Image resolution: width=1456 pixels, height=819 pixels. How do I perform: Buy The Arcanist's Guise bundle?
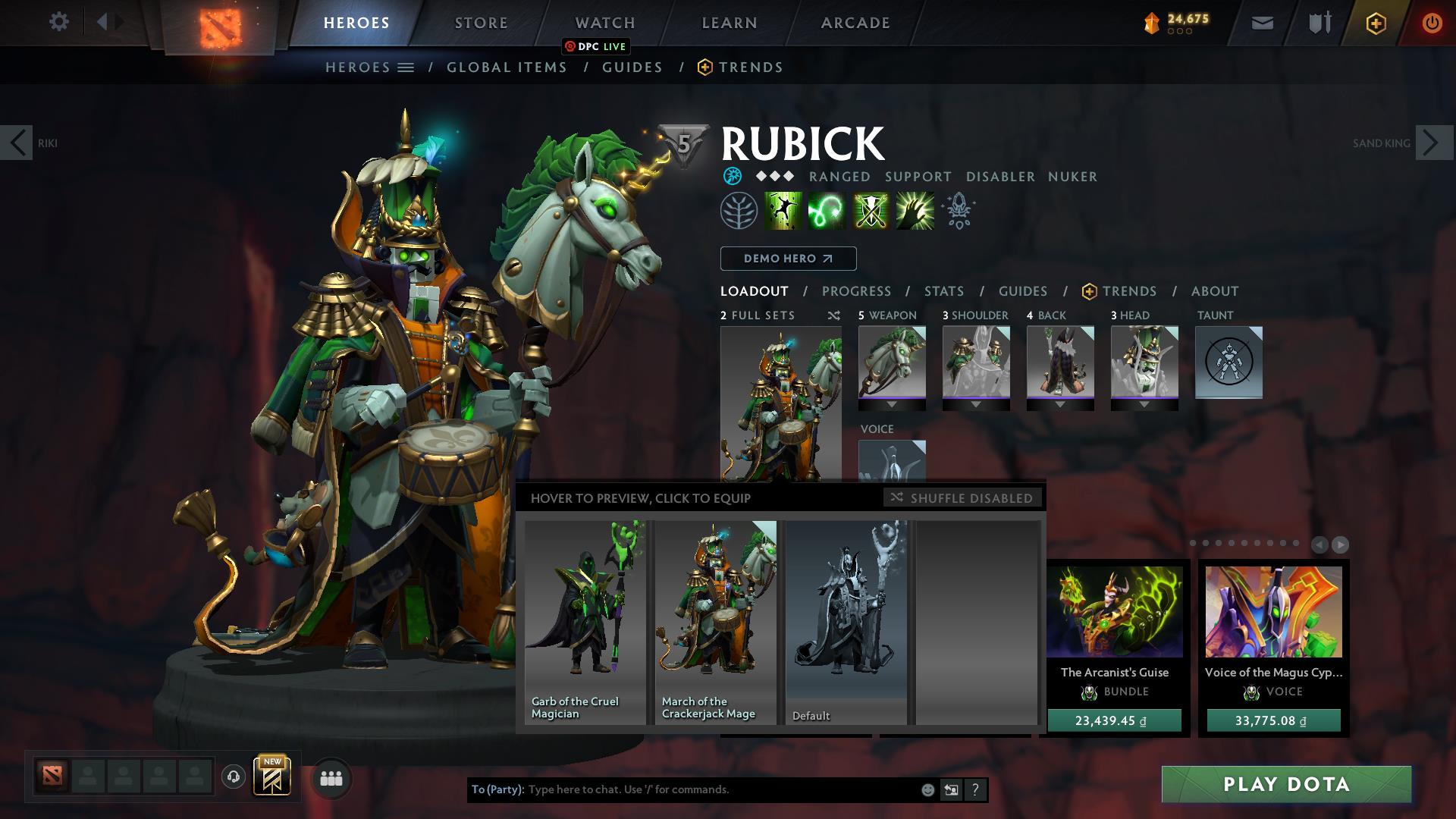(x=1114, y=720)
